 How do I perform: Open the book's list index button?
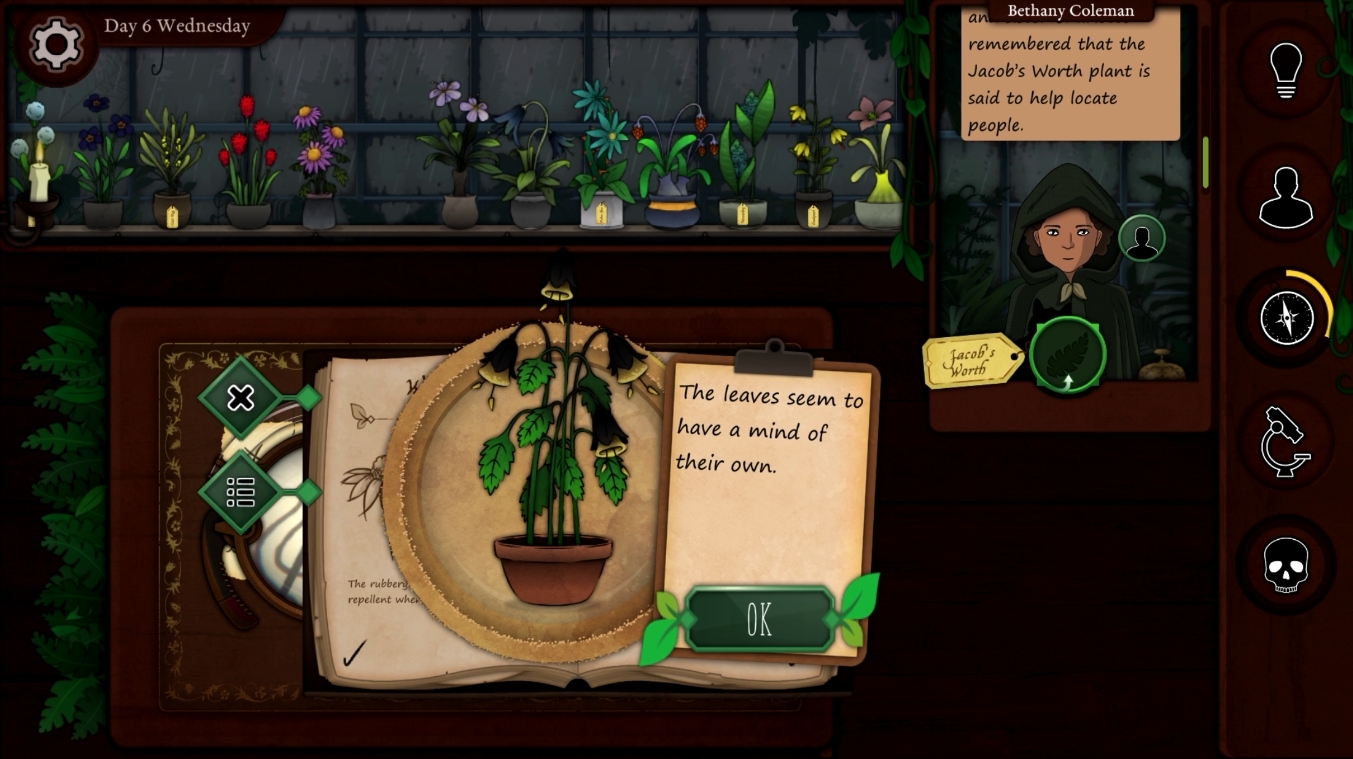241,492
